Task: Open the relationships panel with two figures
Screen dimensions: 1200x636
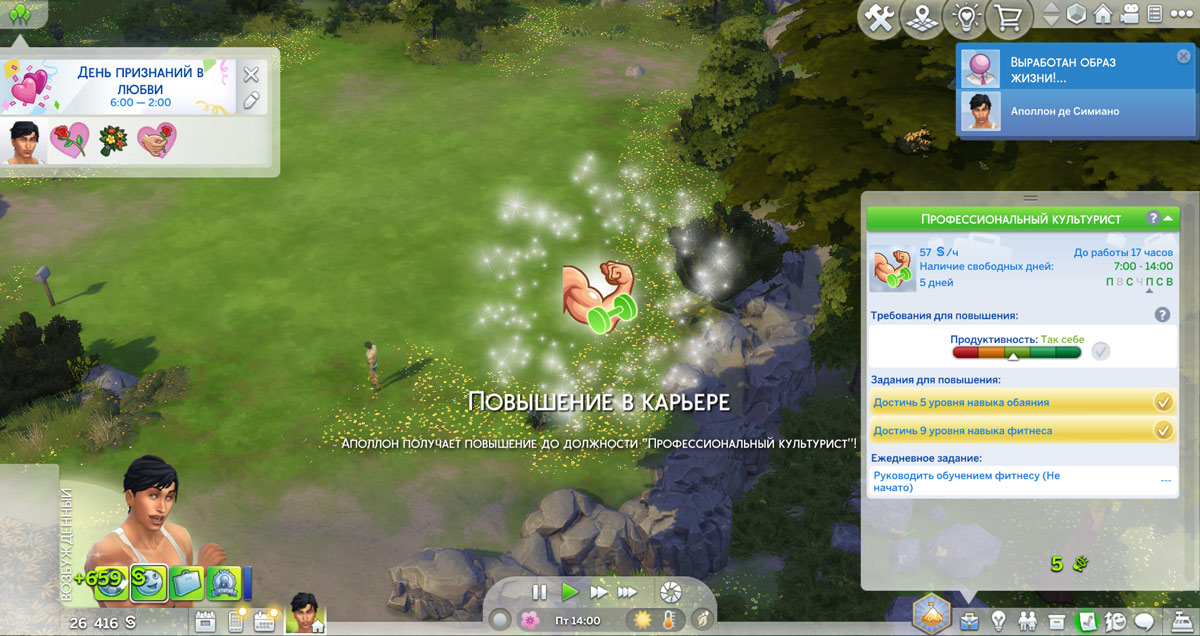Action: coord(1027,620)
